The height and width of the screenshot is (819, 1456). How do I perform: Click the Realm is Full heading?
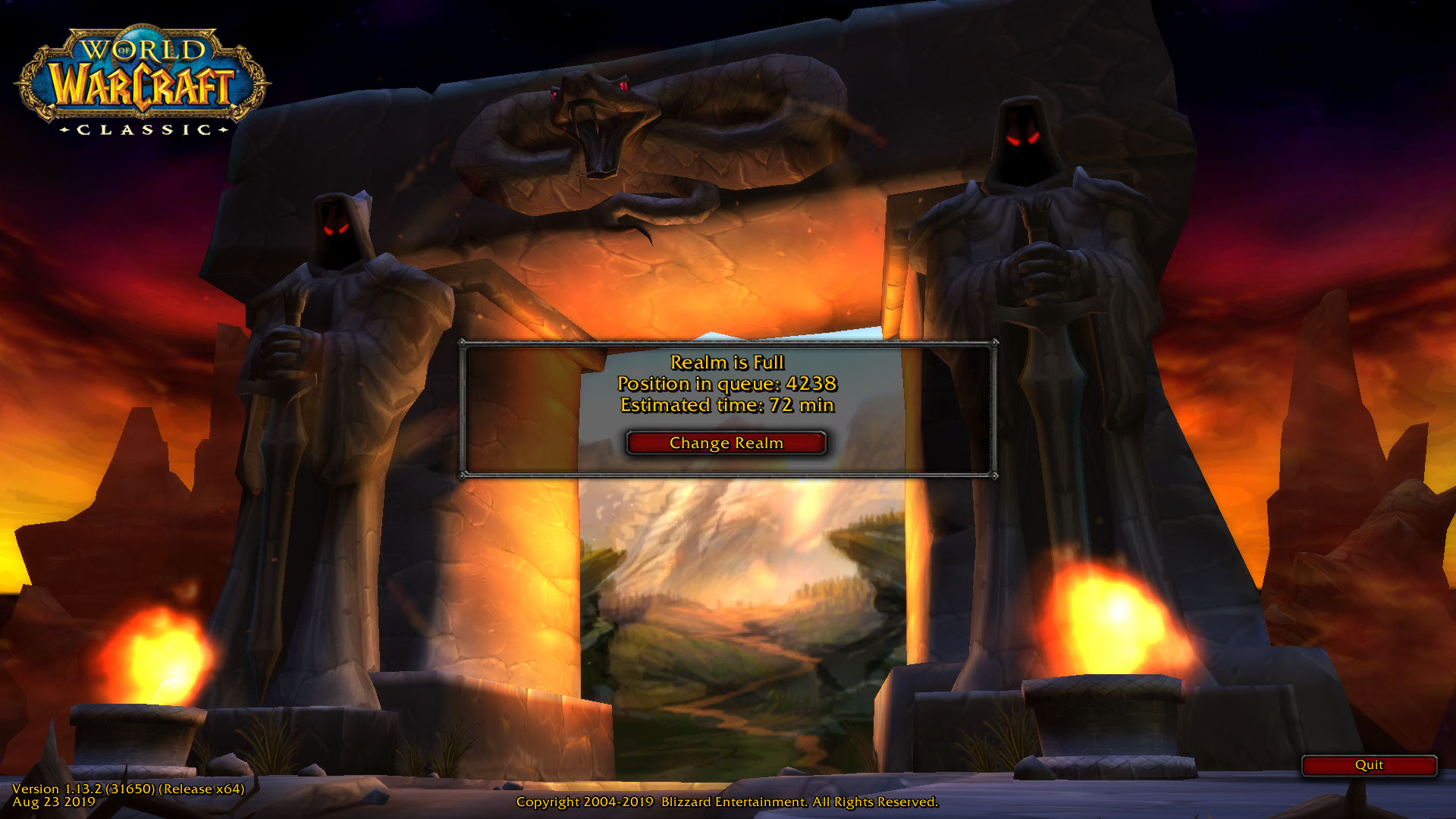(726, 363)
